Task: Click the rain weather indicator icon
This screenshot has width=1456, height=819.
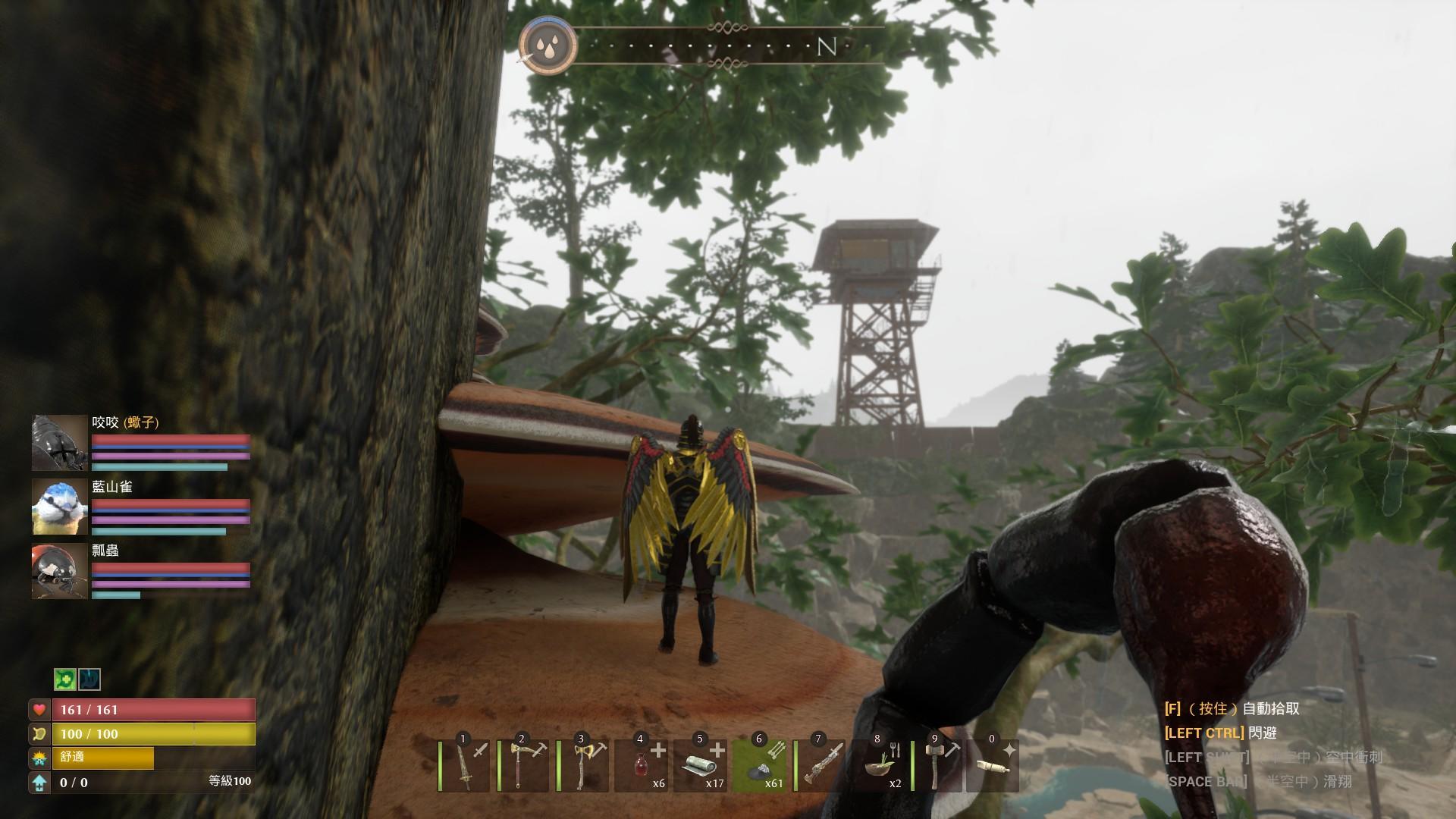Action: point(548,46)
